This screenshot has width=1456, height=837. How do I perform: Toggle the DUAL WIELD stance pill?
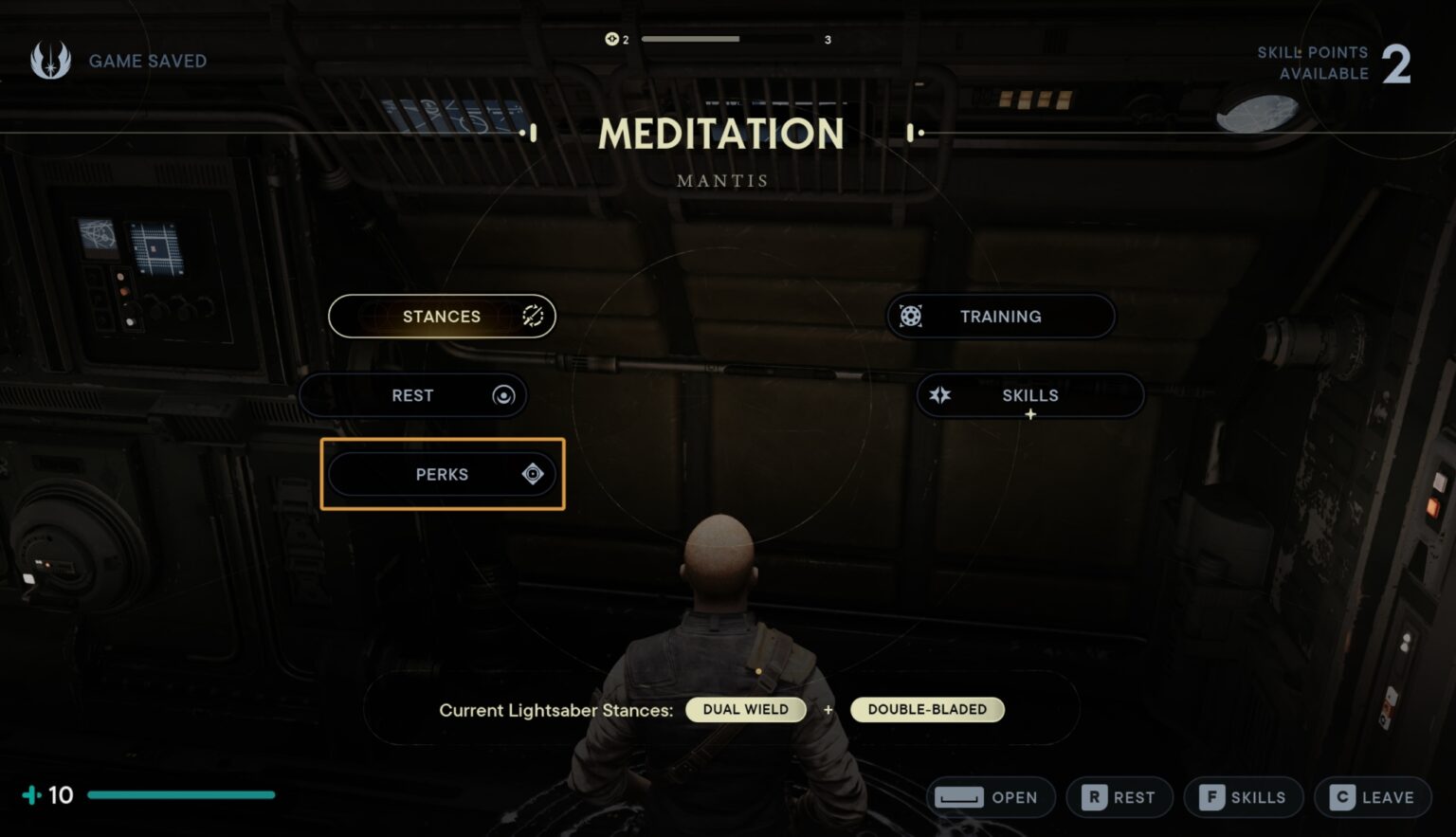pos(746,709)
